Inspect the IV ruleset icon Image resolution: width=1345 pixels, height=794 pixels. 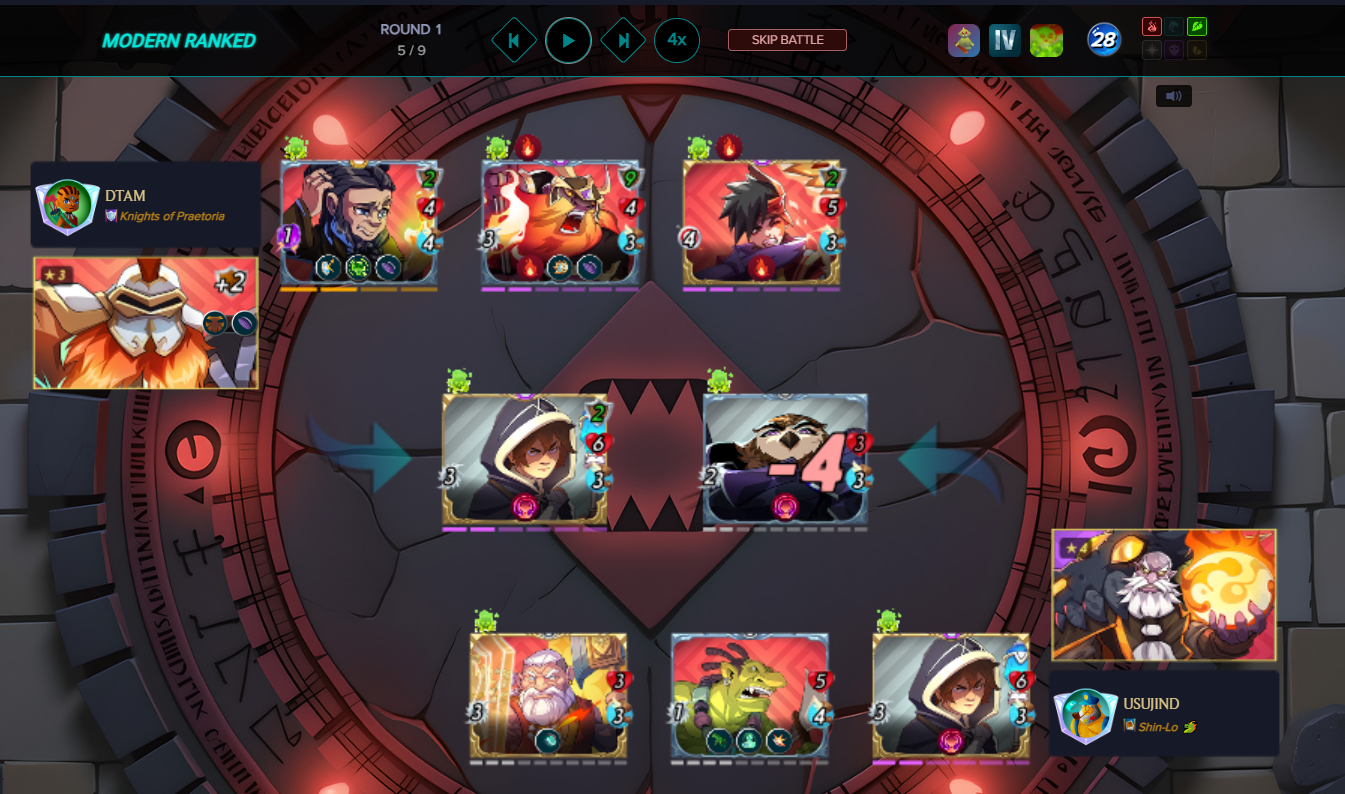coord(1005,41)
